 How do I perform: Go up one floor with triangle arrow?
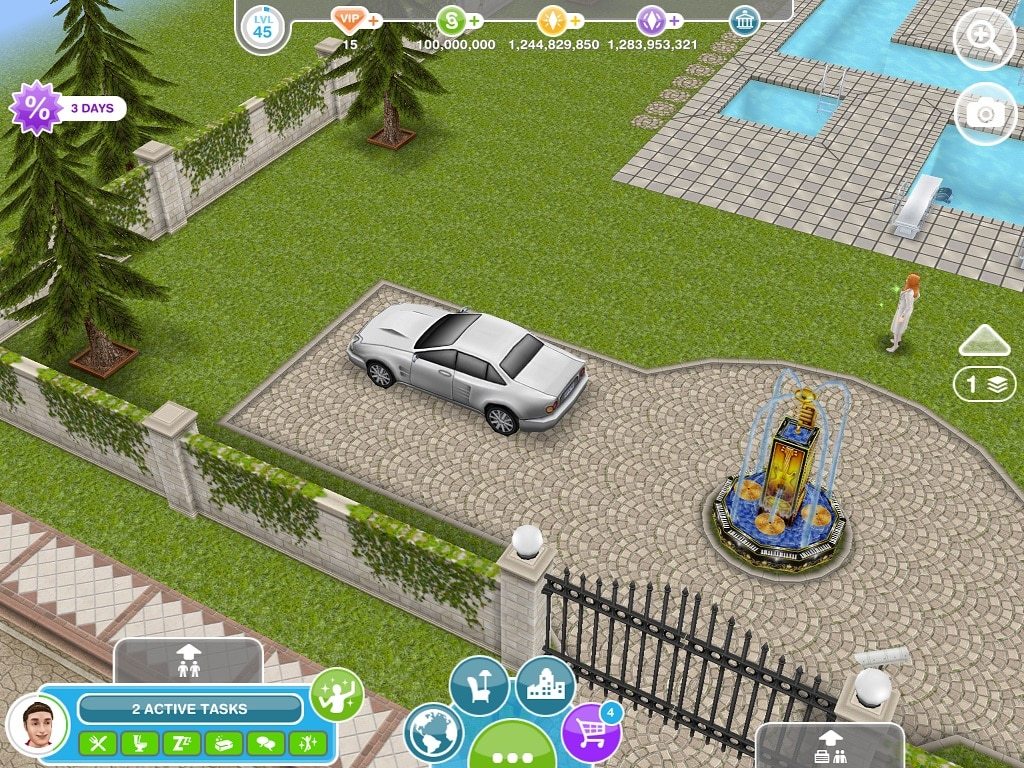coord(984,341)
